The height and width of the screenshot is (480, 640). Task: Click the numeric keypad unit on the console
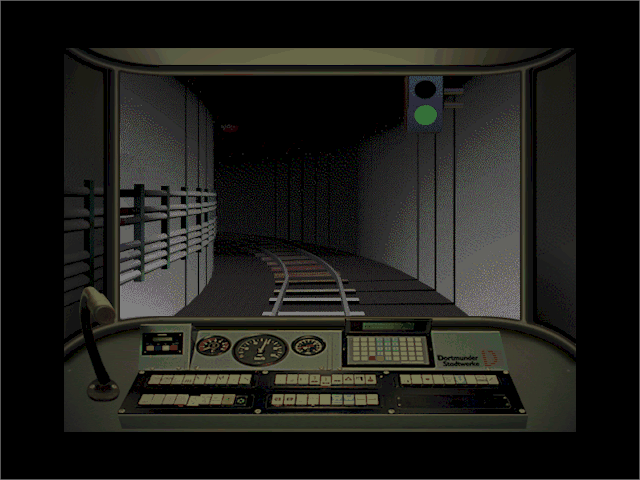(386, 346)
